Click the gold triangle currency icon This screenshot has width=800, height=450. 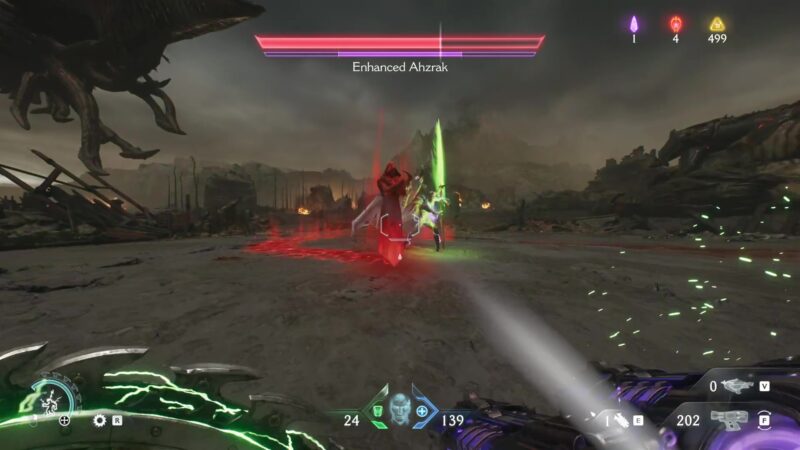coord(716,24)
